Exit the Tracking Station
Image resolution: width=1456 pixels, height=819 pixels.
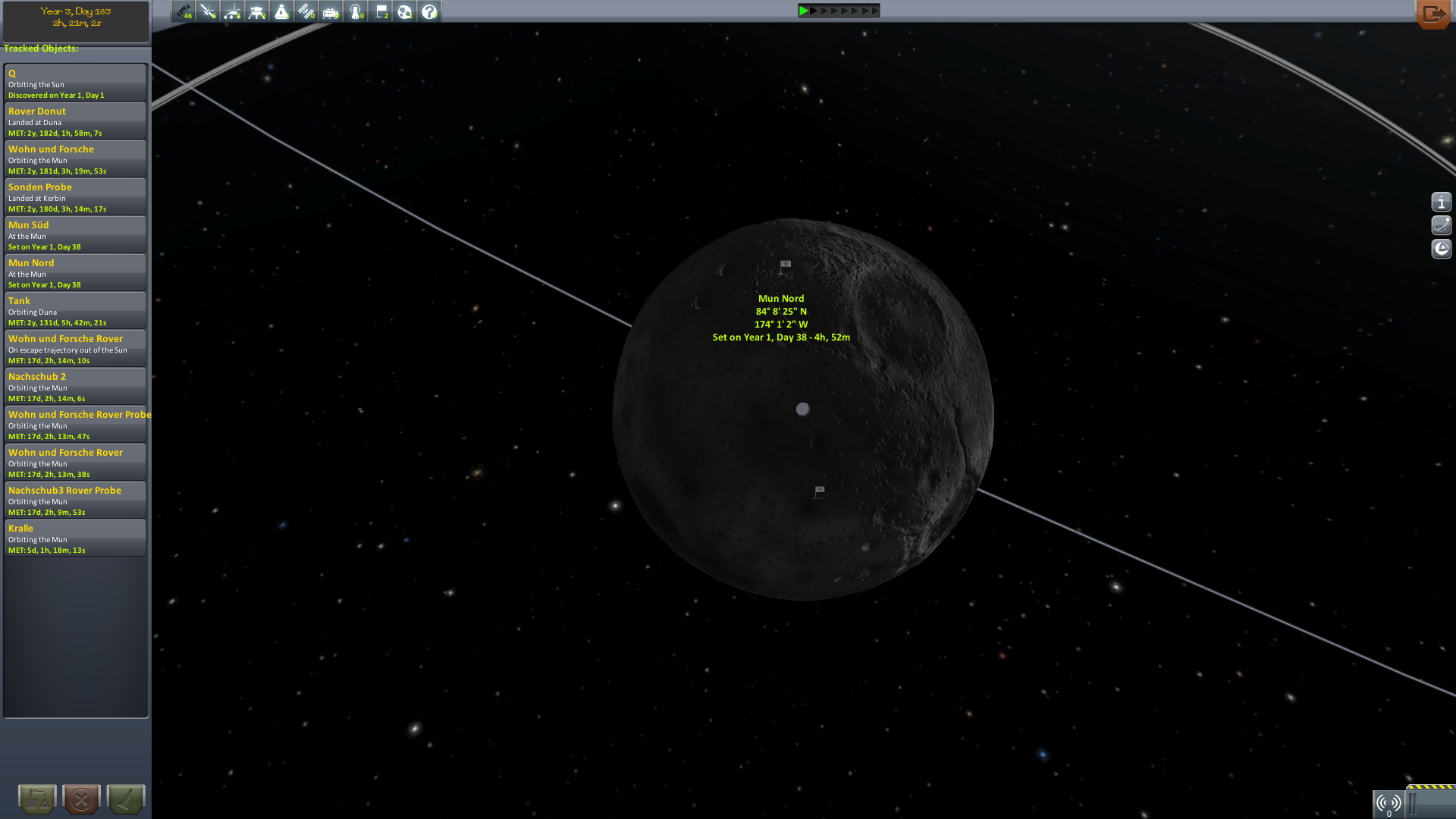(x=1432, y=14)
